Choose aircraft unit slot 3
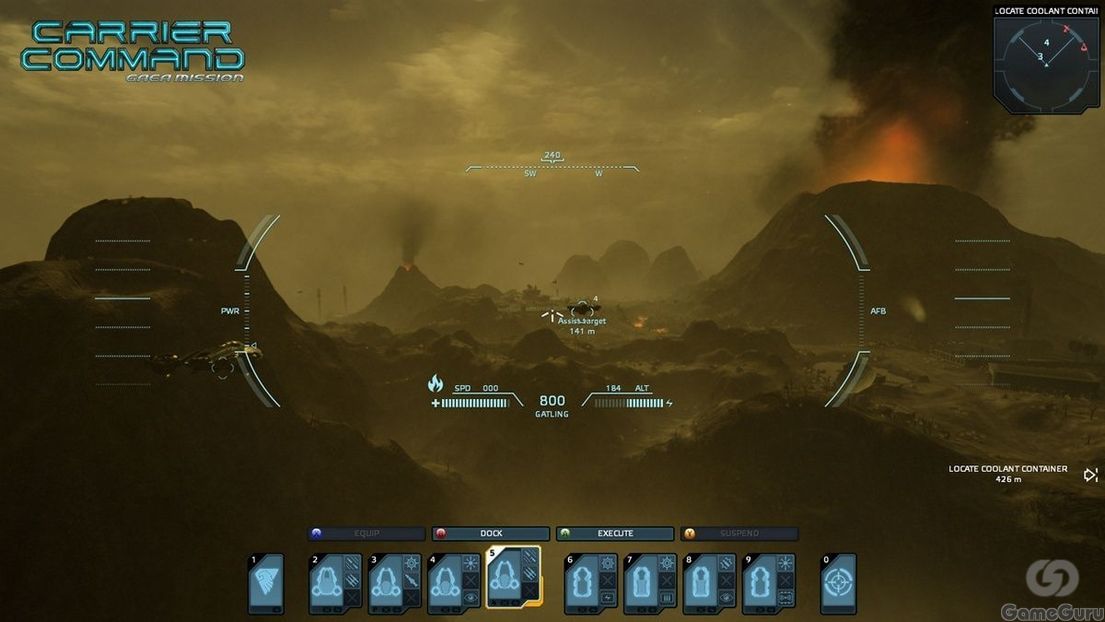1105x622 pixels. click(x=395, y=583)
